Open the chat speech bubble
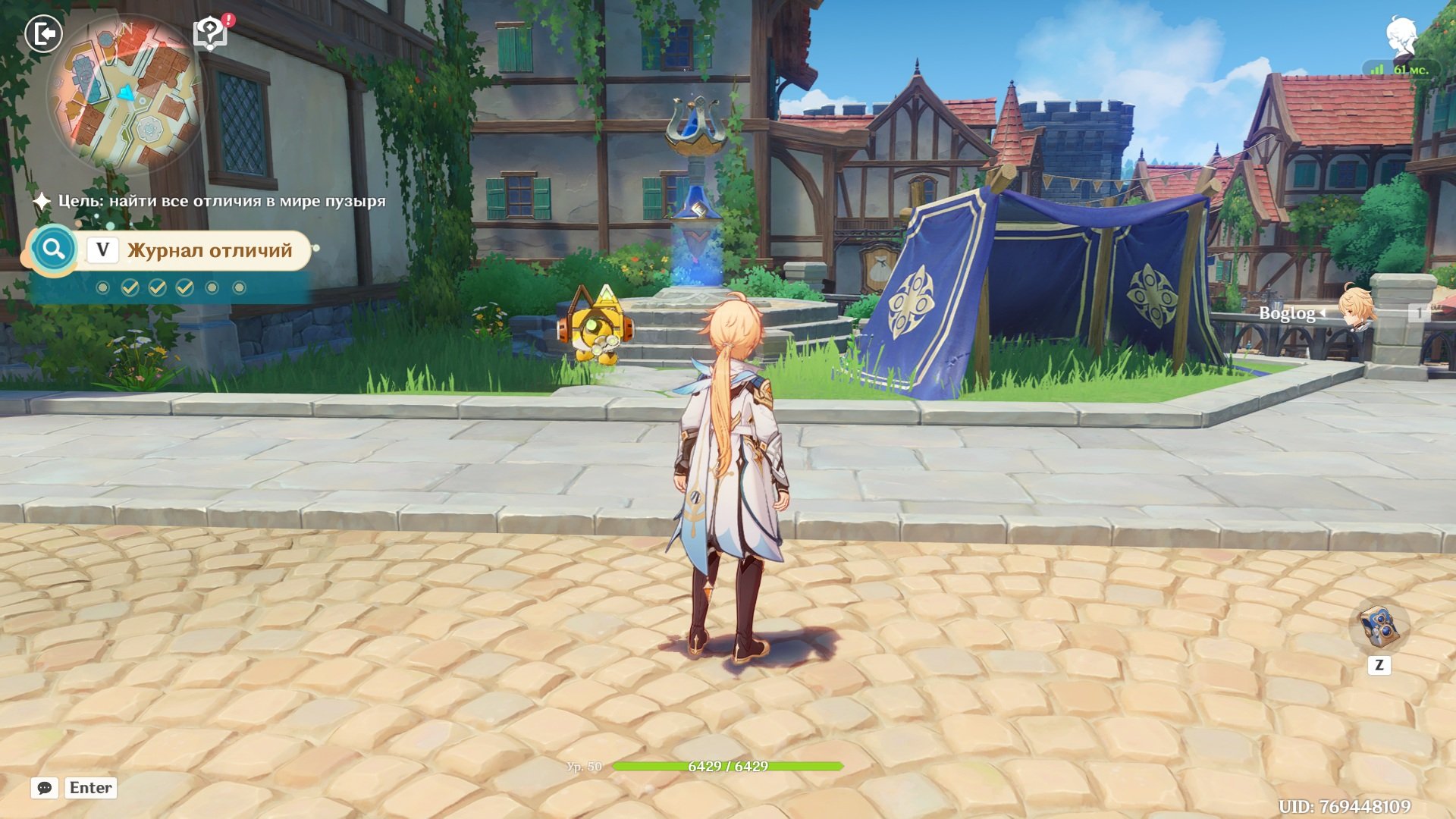The image size is (1456, 819). click(45, 788)
